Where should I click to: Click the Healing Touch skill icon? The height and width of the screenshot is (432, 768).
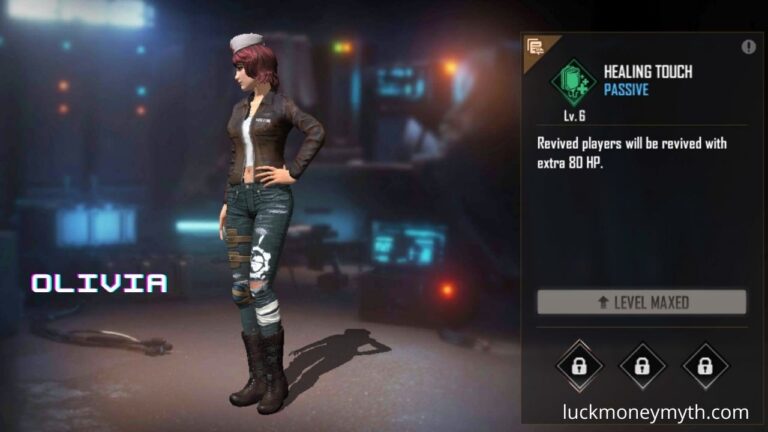pyautogui.click(x=573, y=81)
